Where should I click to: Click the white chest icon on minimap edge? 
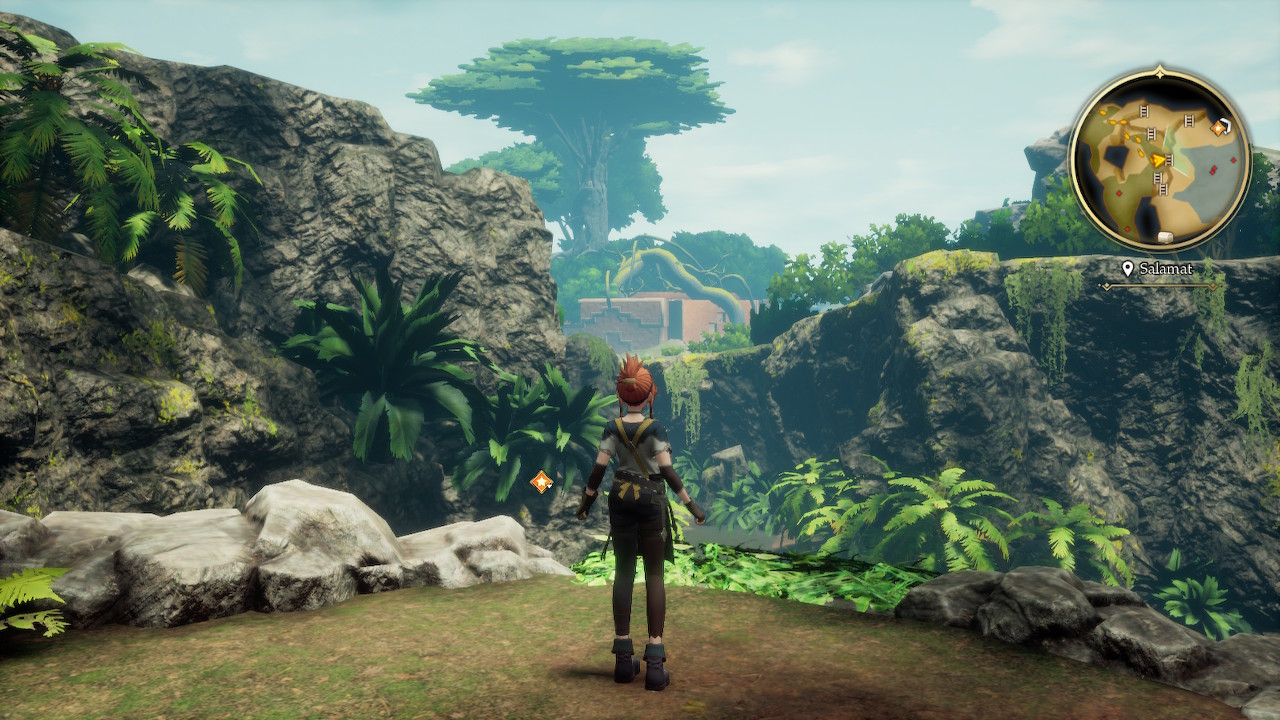pos(1164,237)
